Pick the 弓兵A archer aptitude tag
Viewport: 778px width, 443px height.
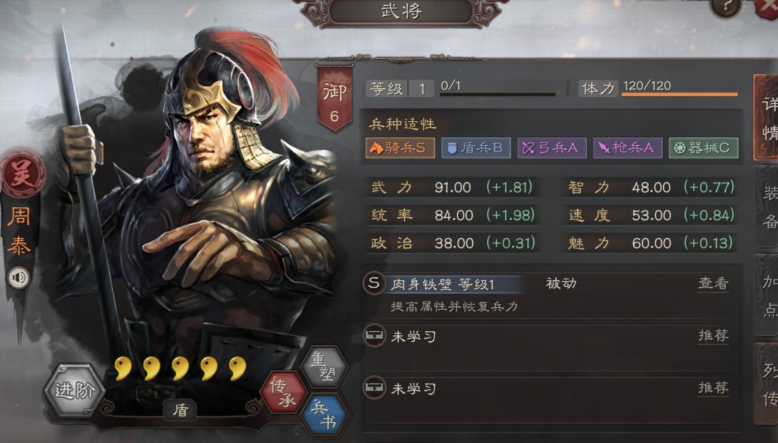(x=551, y=148)
